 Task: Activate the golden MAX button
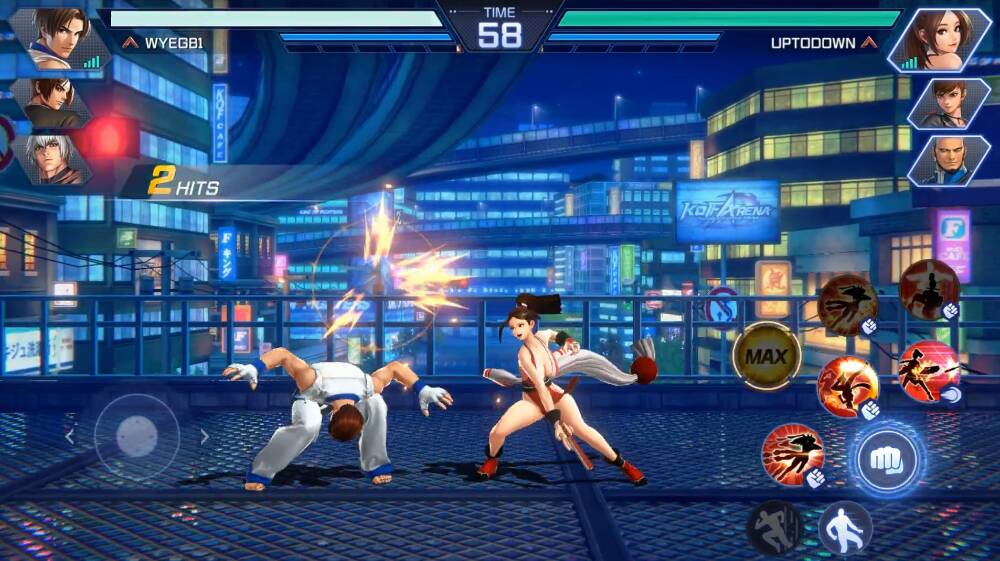coord(766,356)
